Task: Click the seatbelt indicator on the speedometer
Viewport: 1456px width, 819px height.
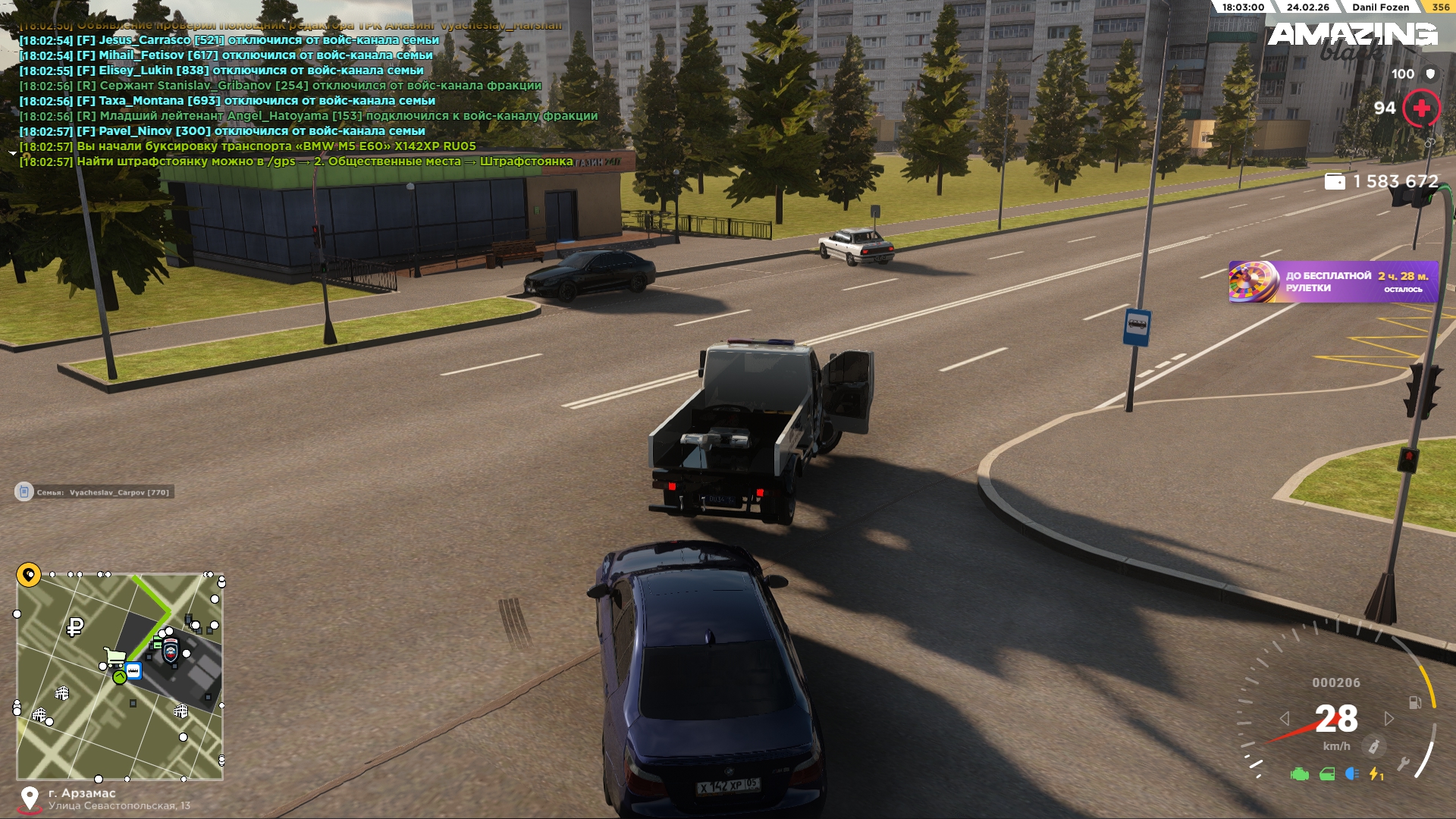Action: tap(1373, 747)
